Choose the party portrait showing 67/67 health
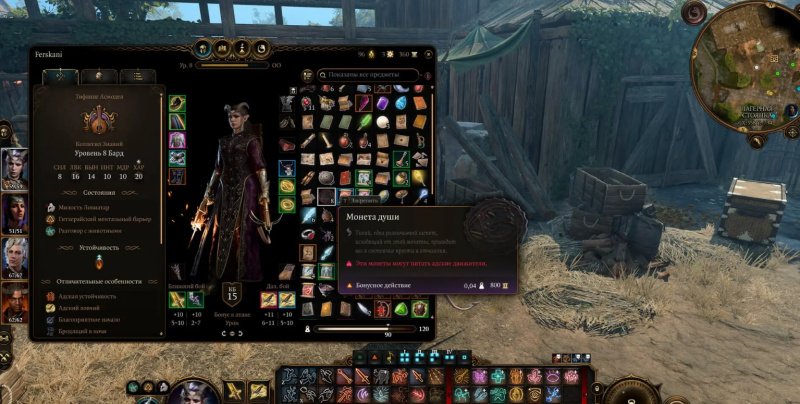This screenshot has height=404, width=800. (15, 256)
